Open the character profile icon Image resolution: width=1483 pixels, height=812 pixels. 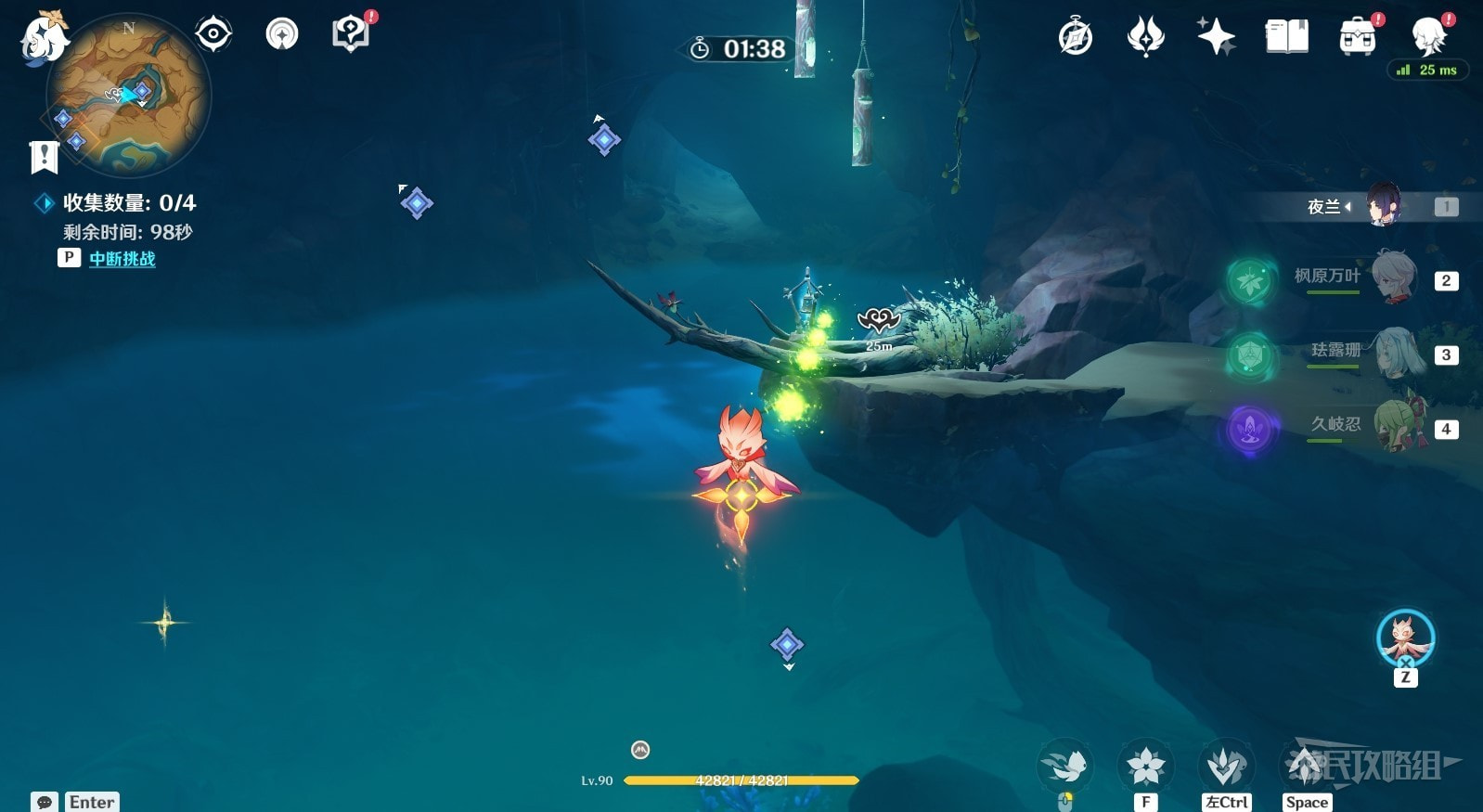[x=1427, y=37]
